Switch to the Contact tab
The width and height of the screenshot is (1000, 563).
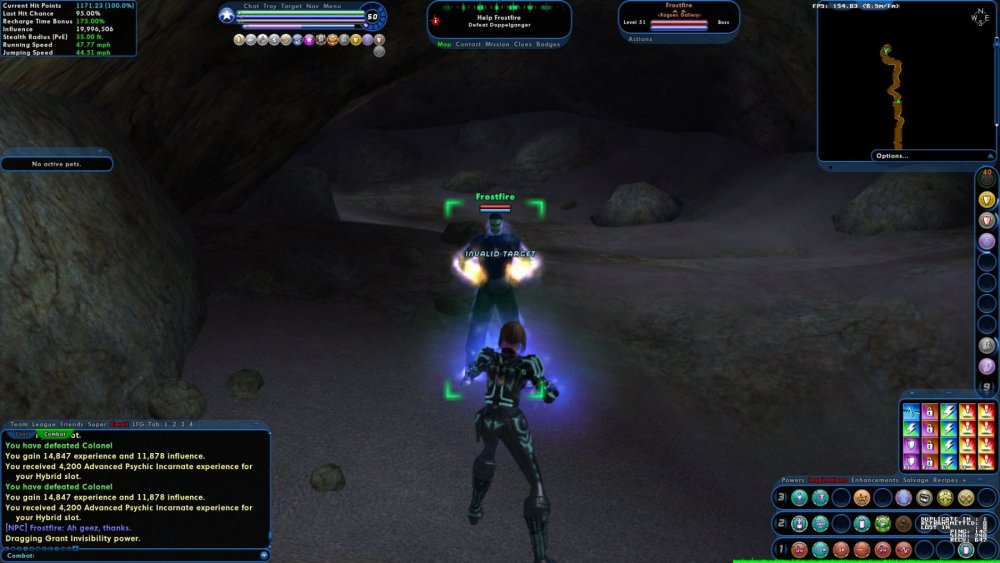click(x=468, y=44)
